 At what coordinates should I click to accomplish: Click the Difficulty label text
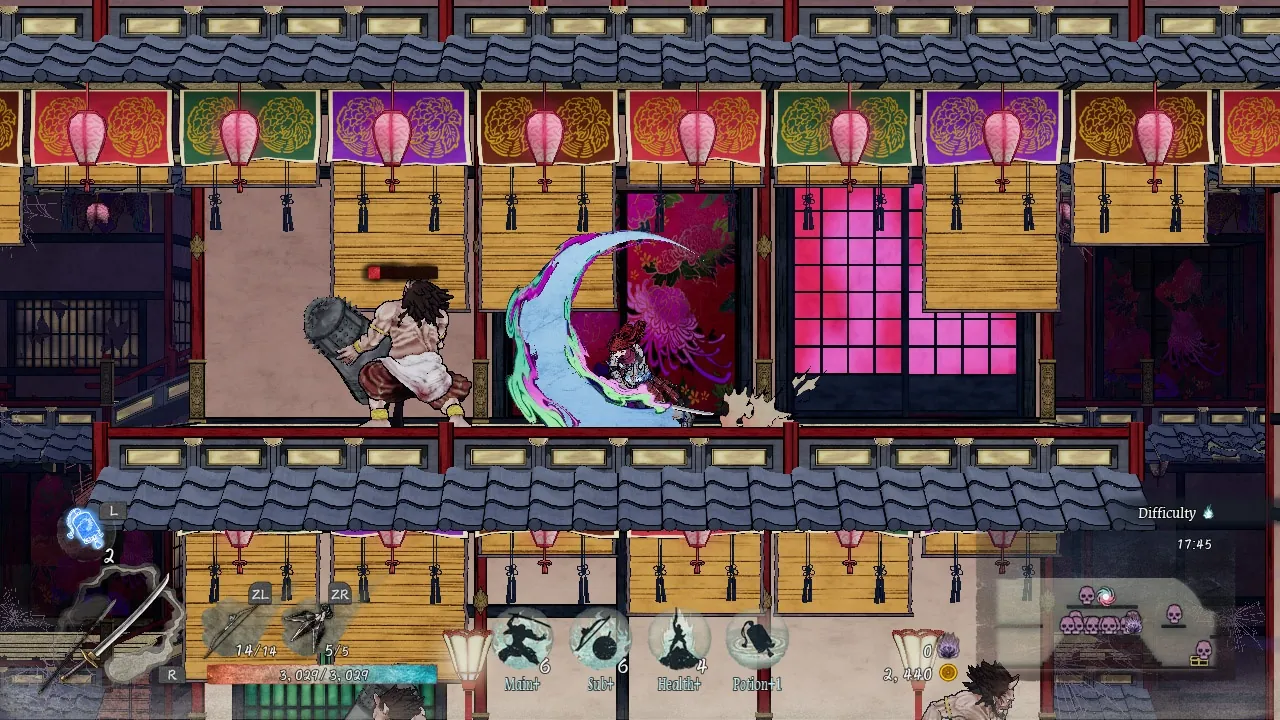(1166, 512)
